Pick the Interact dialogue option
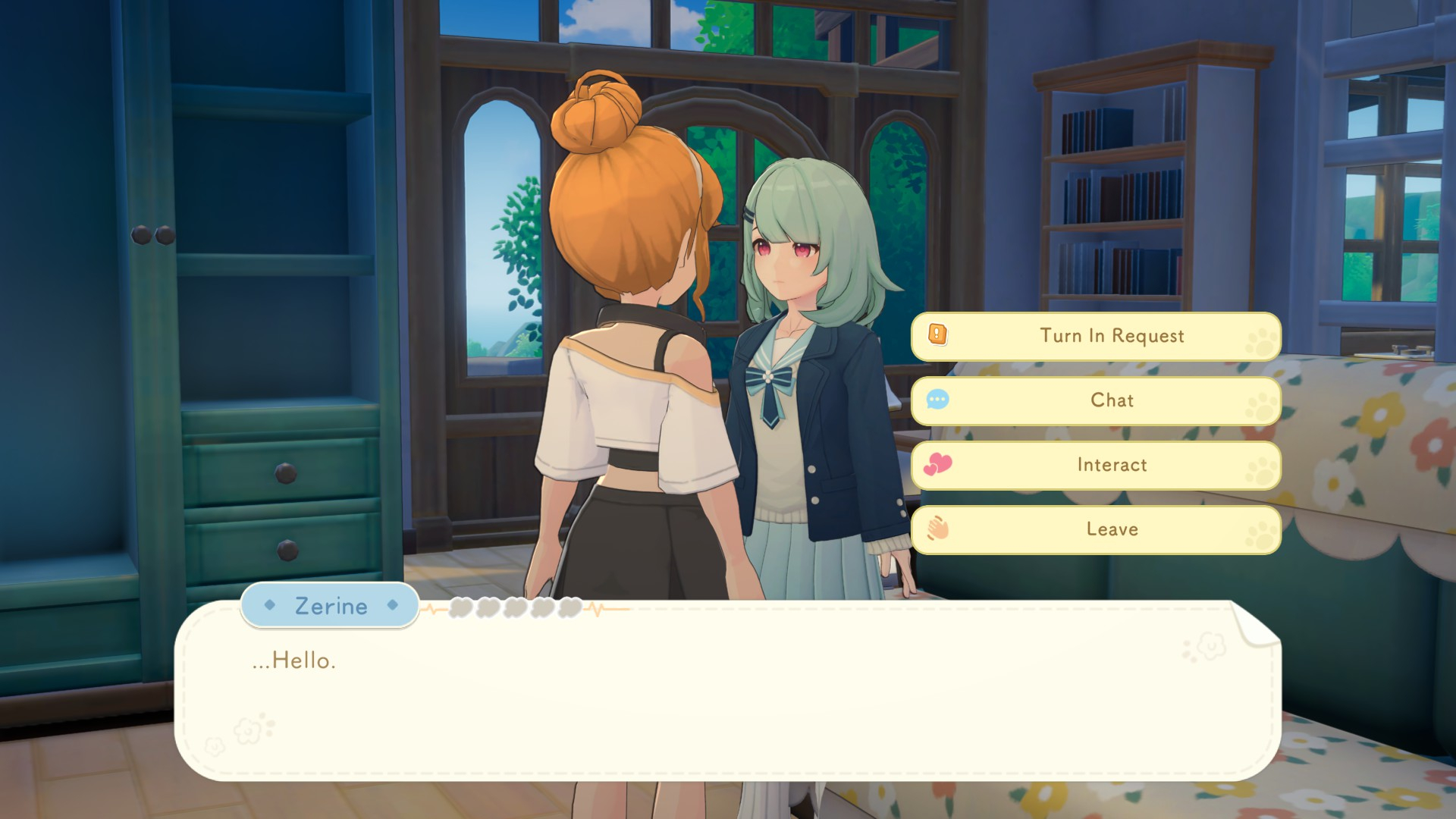Viewport: 1456px width, 819px height. pyautogui.click(x=1096, y=465)
